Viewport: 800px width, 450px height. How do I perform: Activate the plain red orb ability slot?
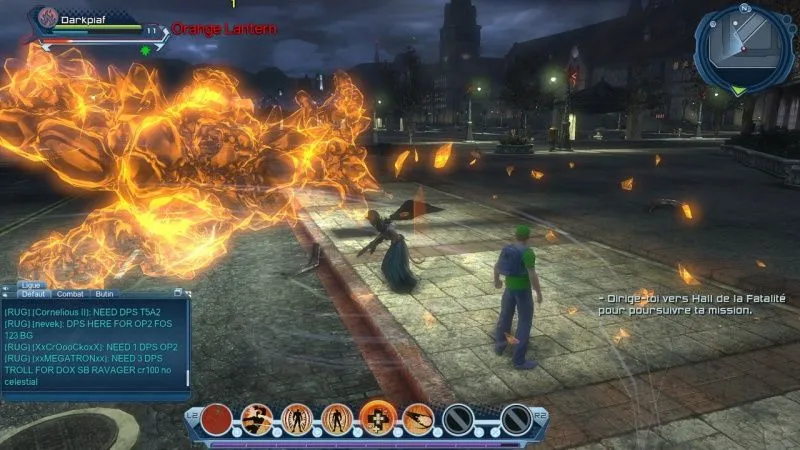point(216,418)
